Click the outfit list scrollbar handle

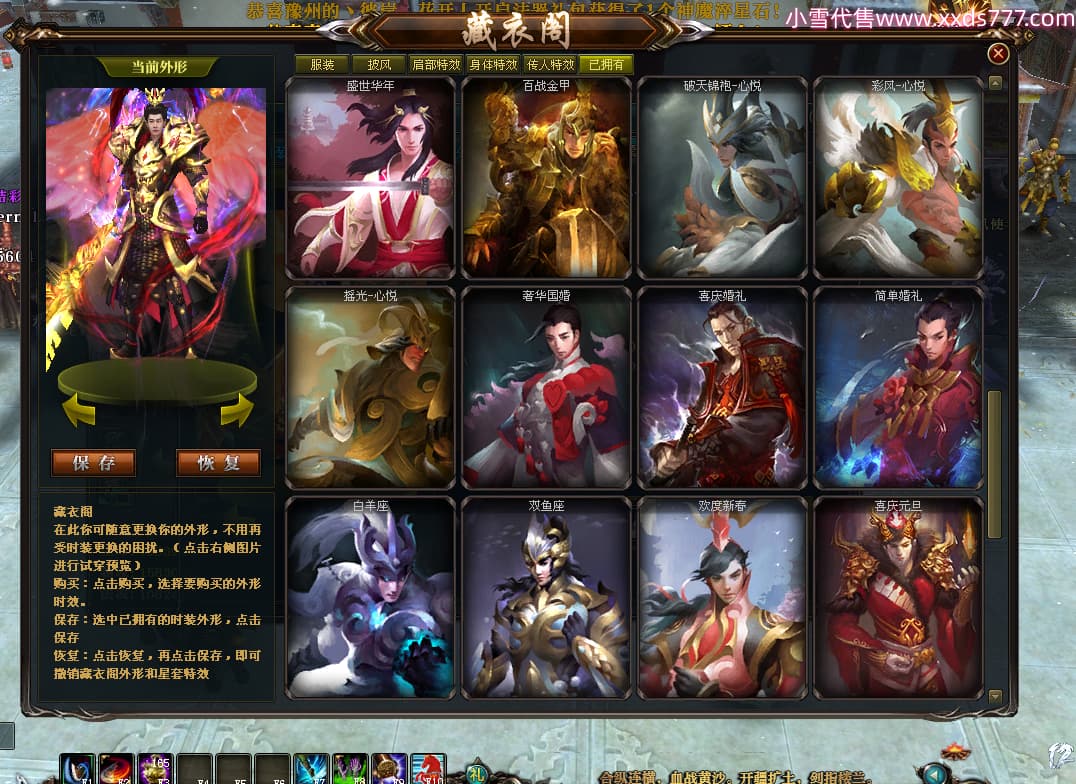point(994,465)
